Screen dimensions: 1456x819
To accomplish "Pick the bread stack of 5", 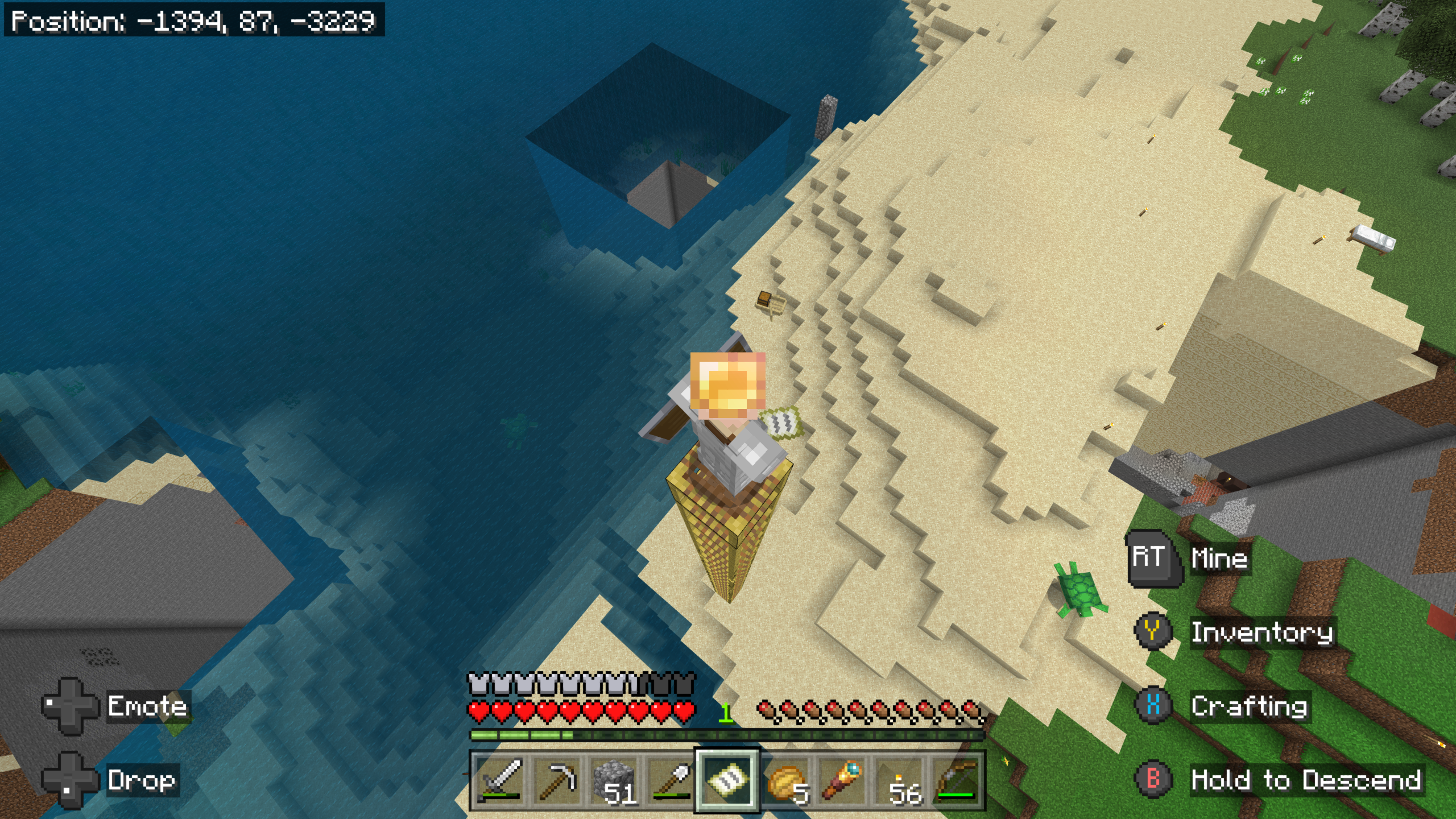I will point(785,779).
